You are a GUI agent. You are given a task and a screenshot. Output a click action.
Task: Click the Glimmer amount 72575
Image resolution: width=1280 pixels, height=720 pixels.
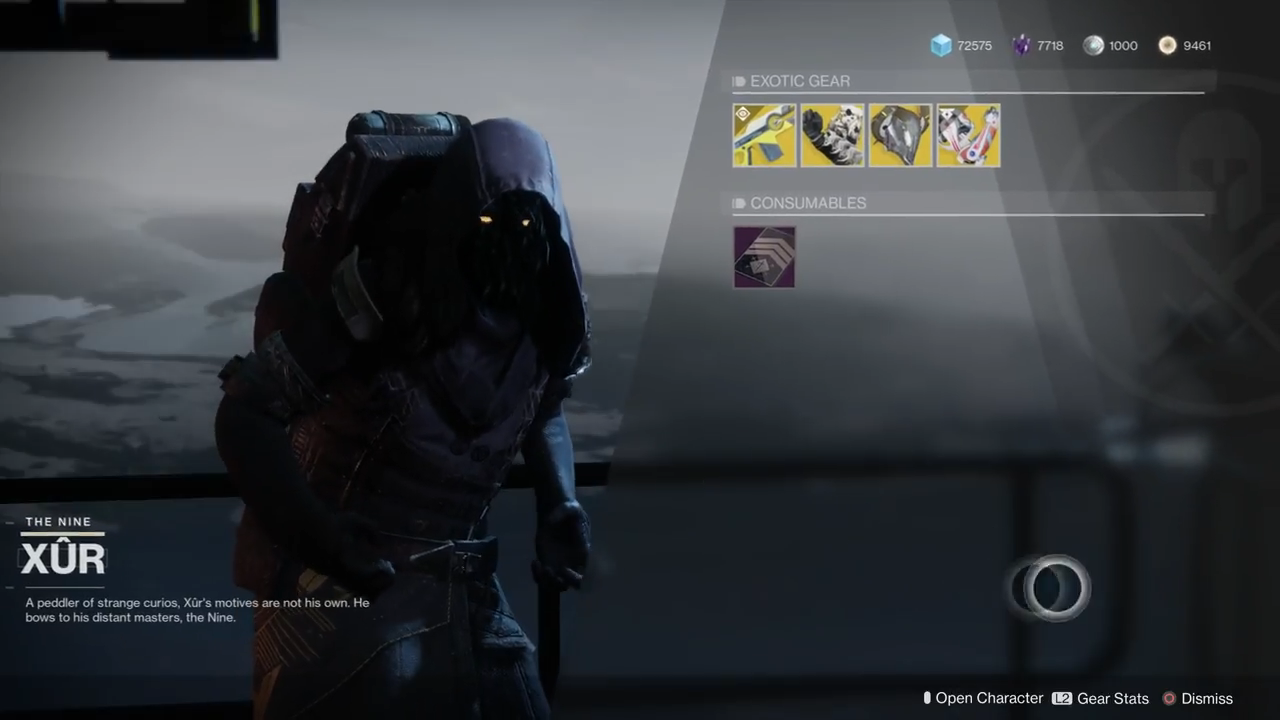(x=973, y=45)
